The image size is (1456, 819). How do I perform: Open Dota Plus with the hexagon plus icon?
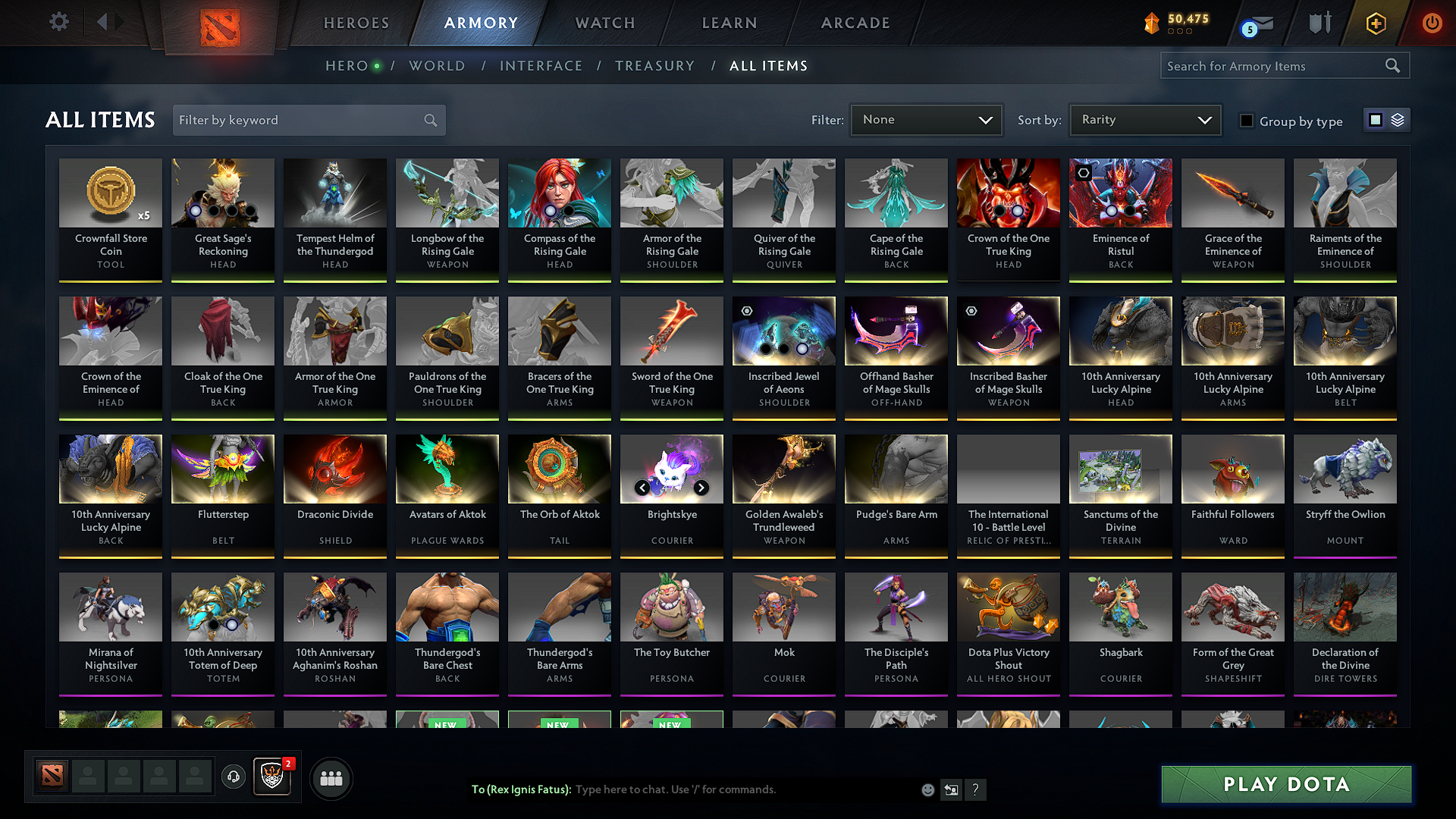click(x=1375, y=24)
